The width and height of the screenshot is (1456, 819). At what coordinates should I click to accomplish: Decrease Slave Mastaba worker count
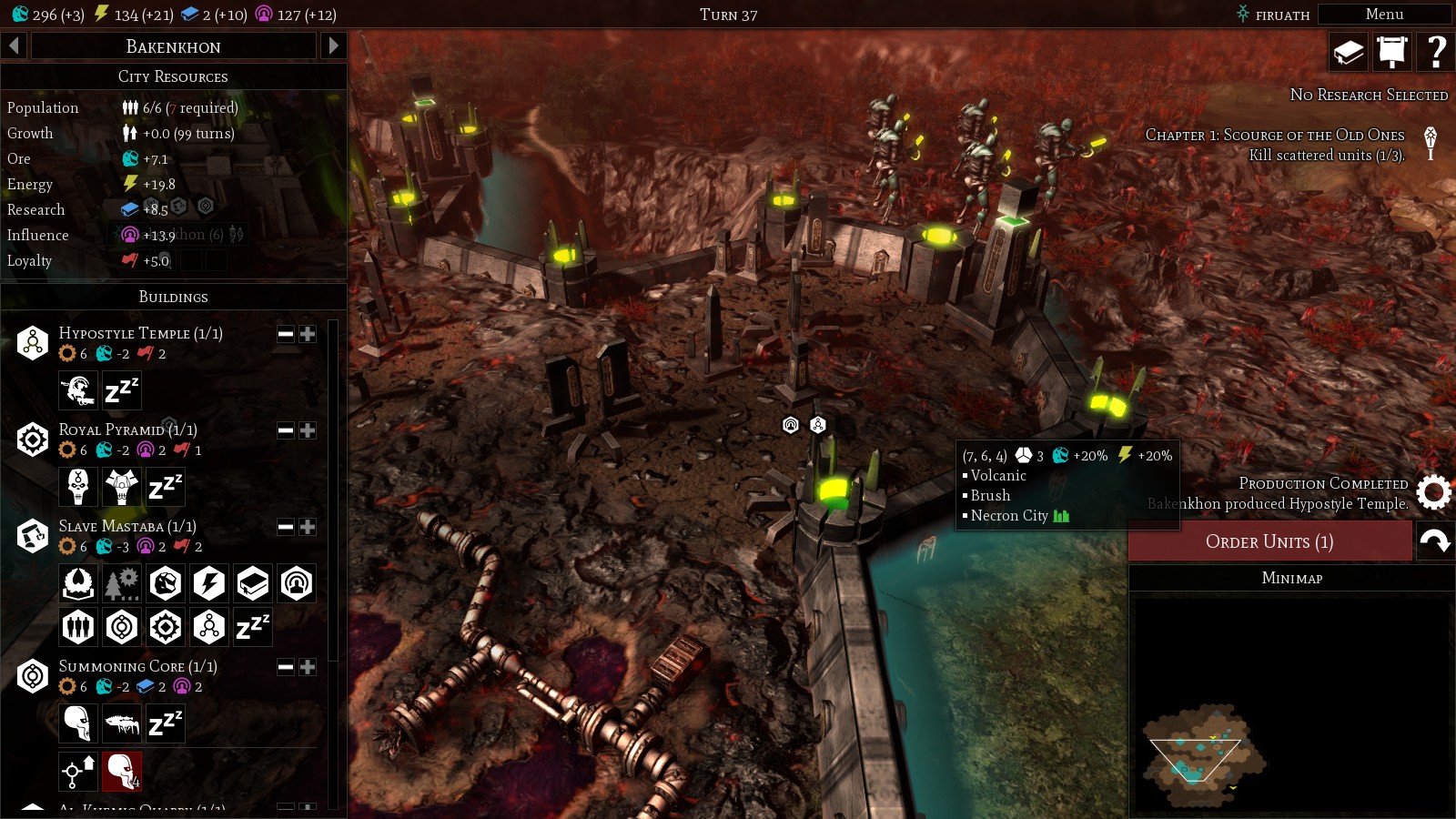click(x=286, y=527)
